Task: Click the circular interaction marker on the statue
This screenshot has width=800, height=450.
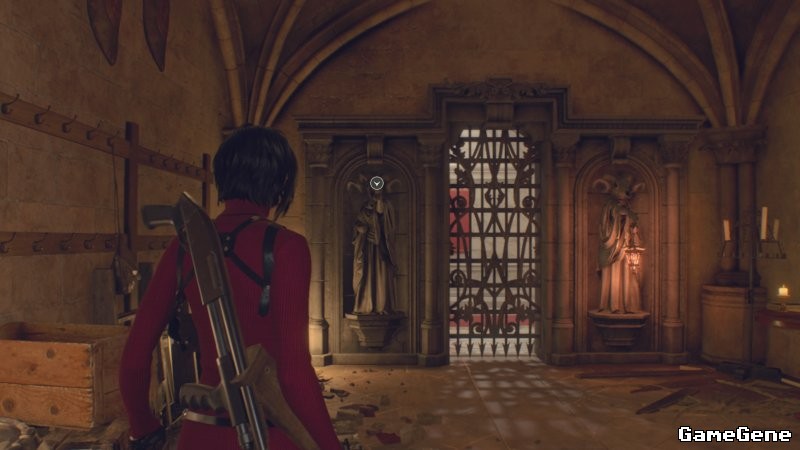Action: tap(377, 183)
